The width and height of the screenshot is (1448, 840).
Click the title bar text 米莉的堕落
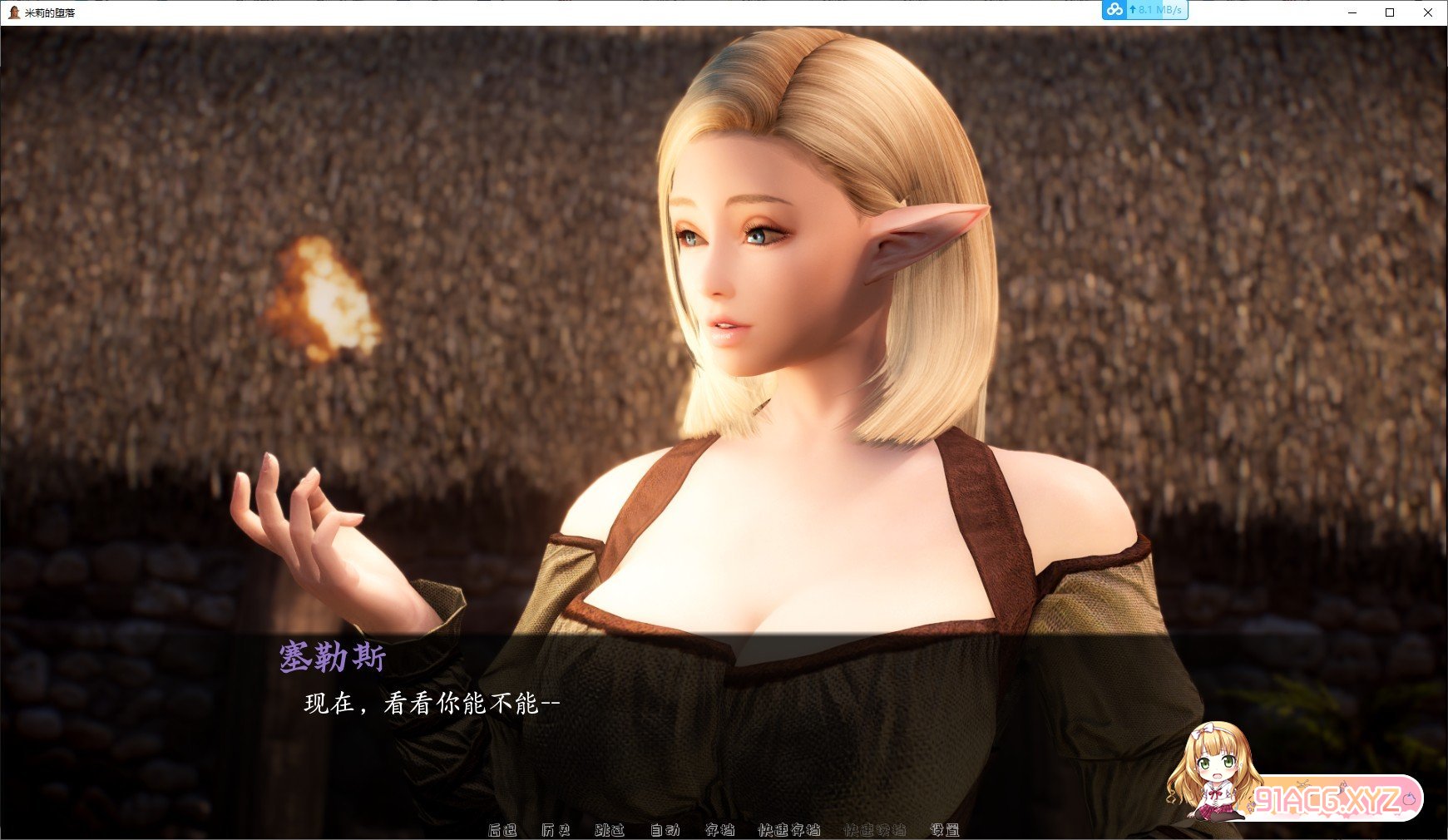click(x=48, y=12)
